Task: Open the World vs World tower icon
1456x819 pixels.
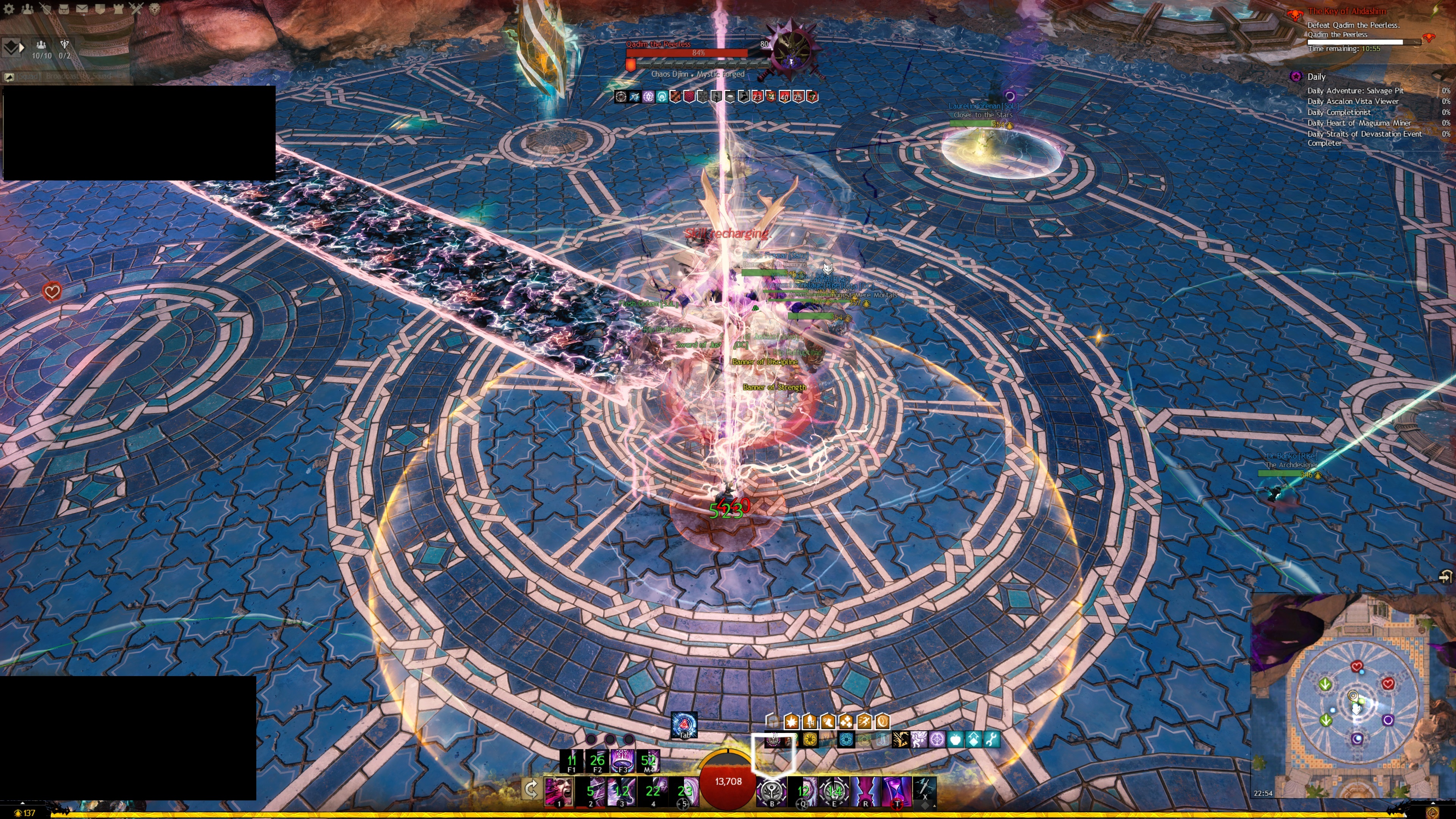Action: pos(118,9)
